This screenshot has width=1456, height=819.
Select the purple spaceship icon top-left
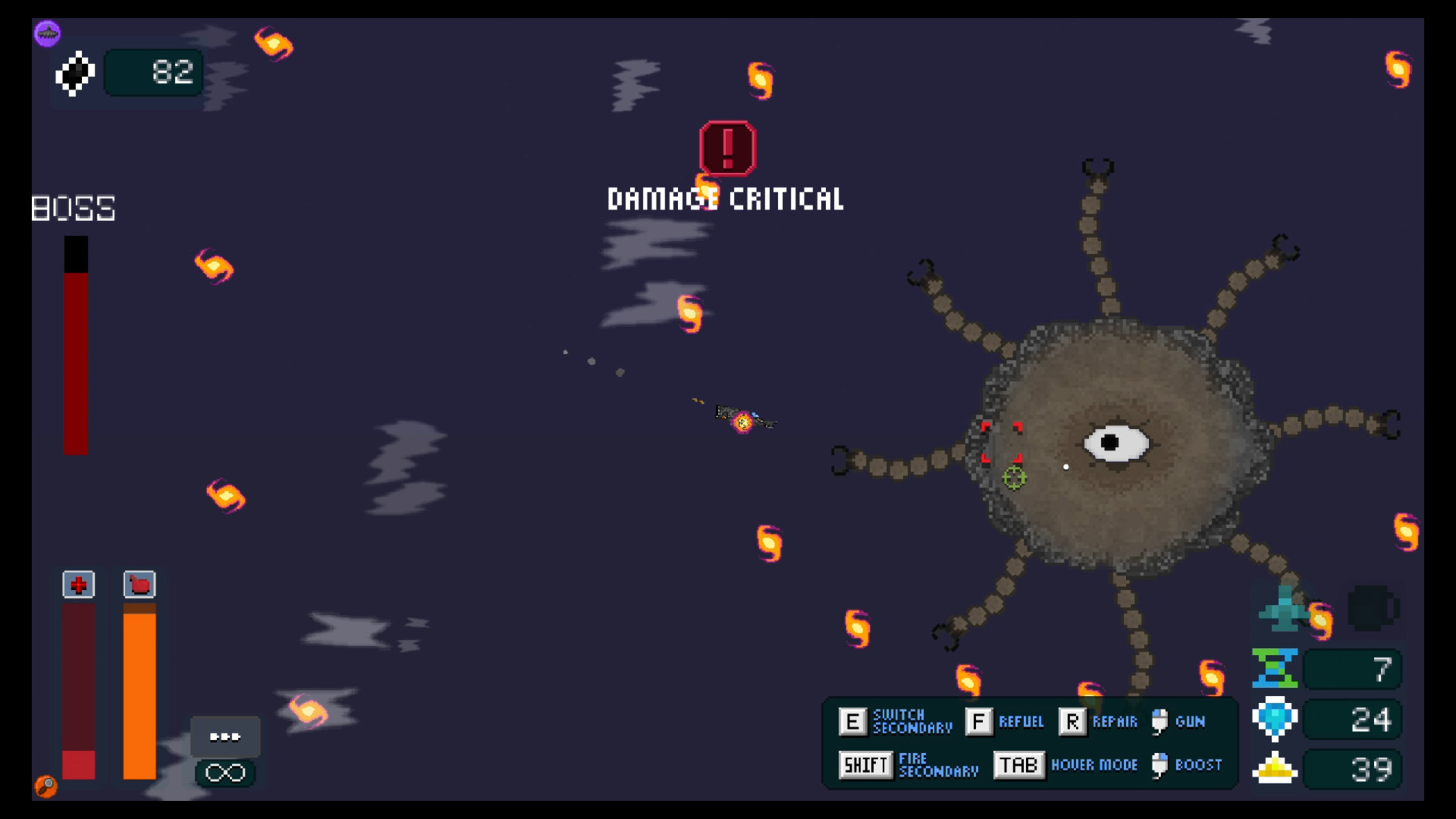[47, 33]
